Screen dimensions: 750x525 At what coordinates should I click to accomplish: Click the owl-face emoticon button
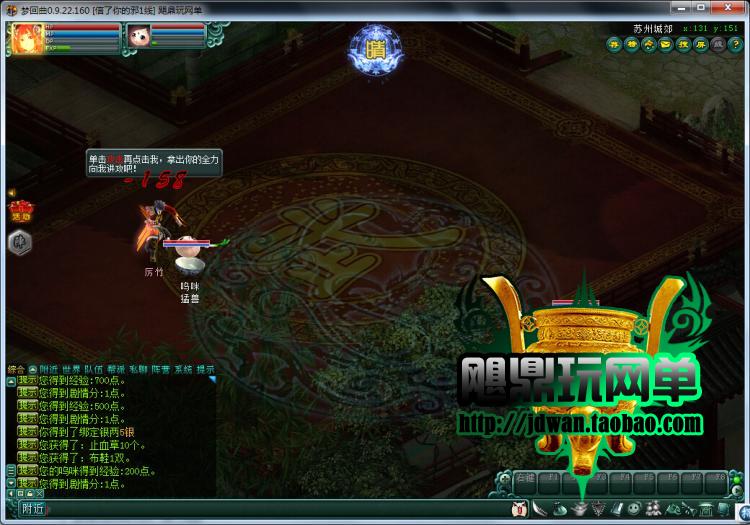(x=519, y=510)
